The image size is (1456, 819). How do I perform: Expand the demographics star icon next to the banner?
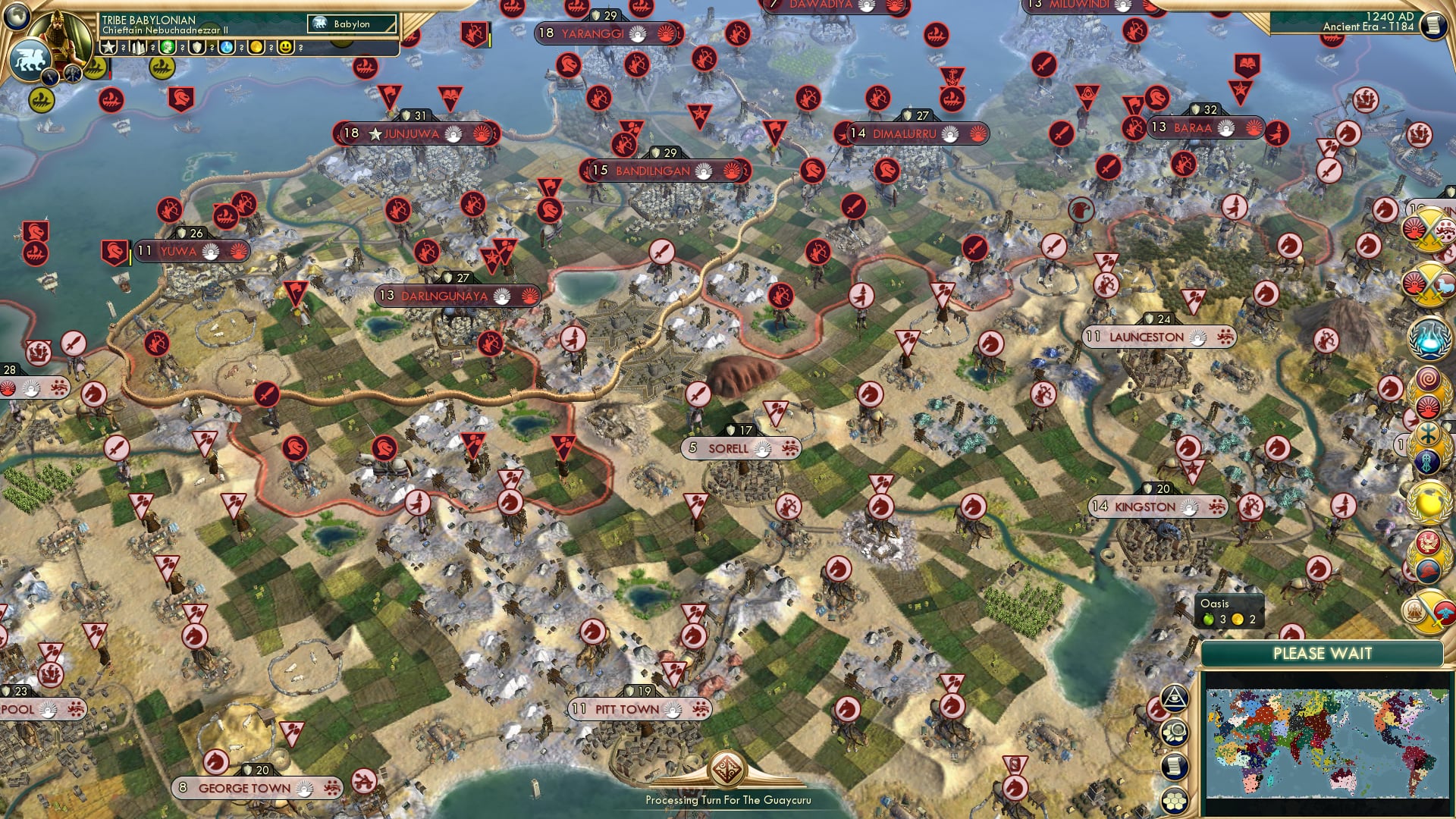pos(106,47)
